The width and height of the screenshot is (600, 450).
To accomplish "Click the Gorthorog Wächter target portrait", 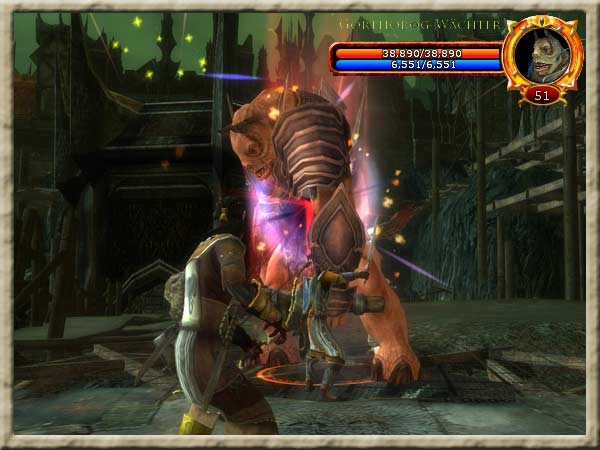I will (x=543, y=55).
